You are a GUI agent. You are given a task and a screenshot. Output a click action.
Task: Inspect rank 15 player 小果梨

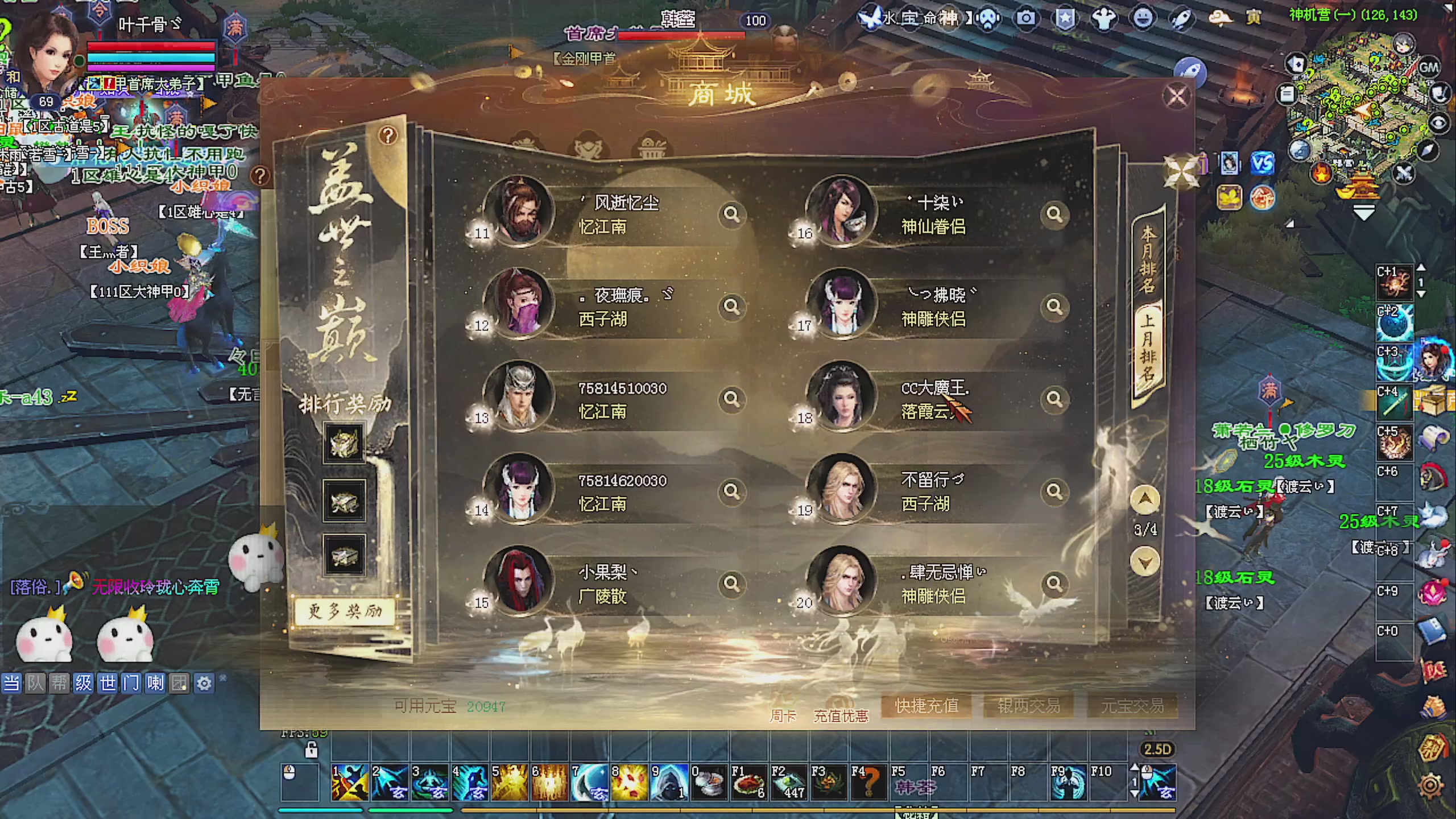click(731, 584)
